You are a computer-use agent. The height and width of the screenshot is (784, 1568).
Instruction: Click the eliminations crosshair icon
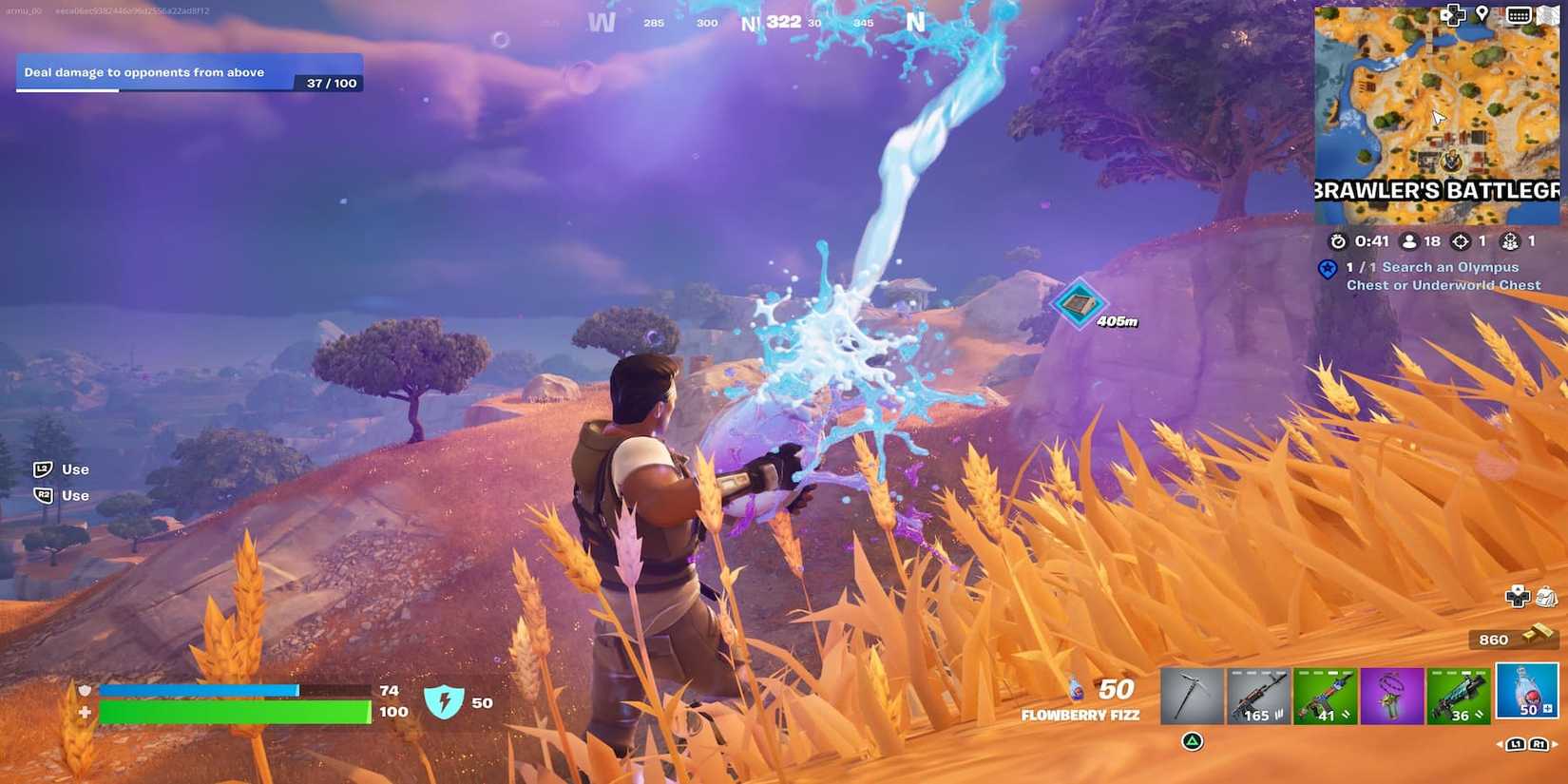(1461, 240)
